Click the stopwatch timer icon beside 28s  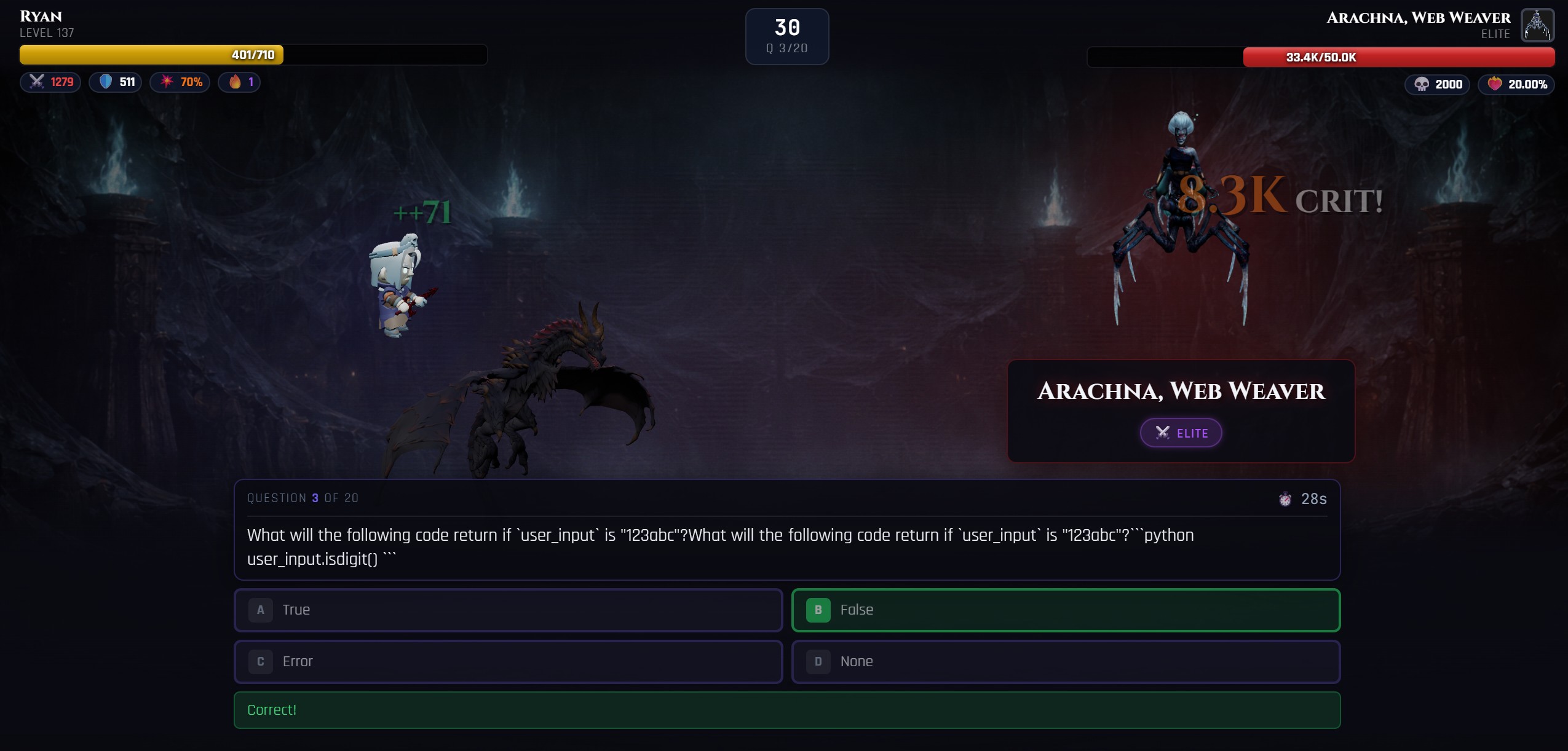[x=1285, y=499]
